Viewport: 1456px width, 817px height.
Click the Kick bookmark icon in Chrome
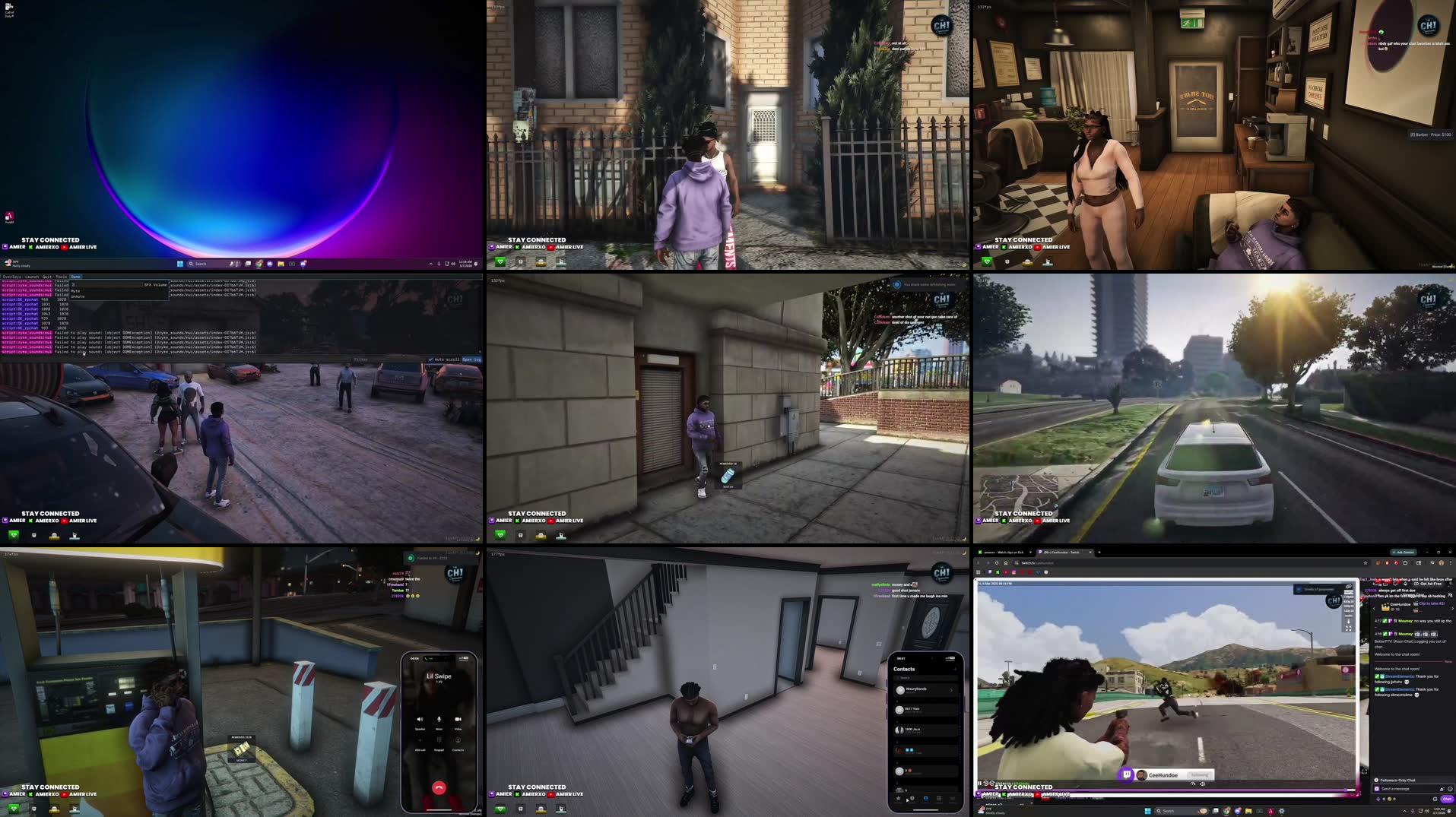tap(998, 572)
